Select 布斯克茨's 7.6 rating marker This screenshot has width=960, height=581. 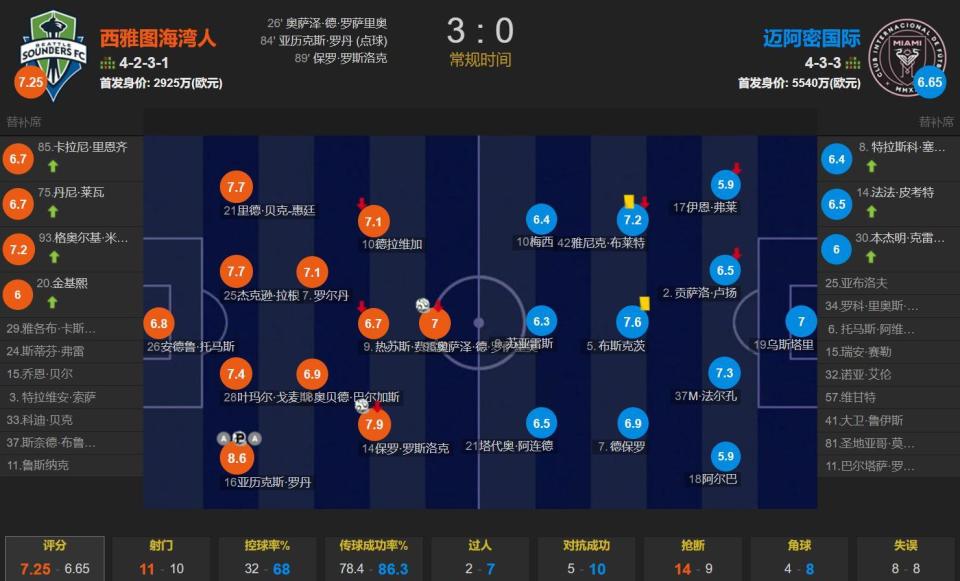632,322
